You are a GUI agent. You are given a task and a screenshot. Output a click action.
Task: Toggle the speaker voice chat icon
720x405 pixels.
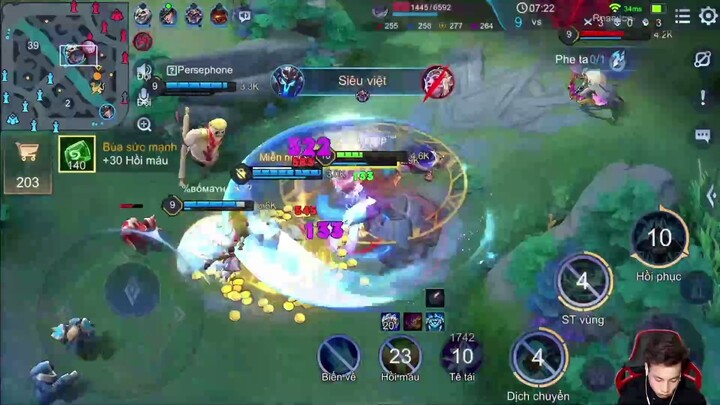coord(145,70)
